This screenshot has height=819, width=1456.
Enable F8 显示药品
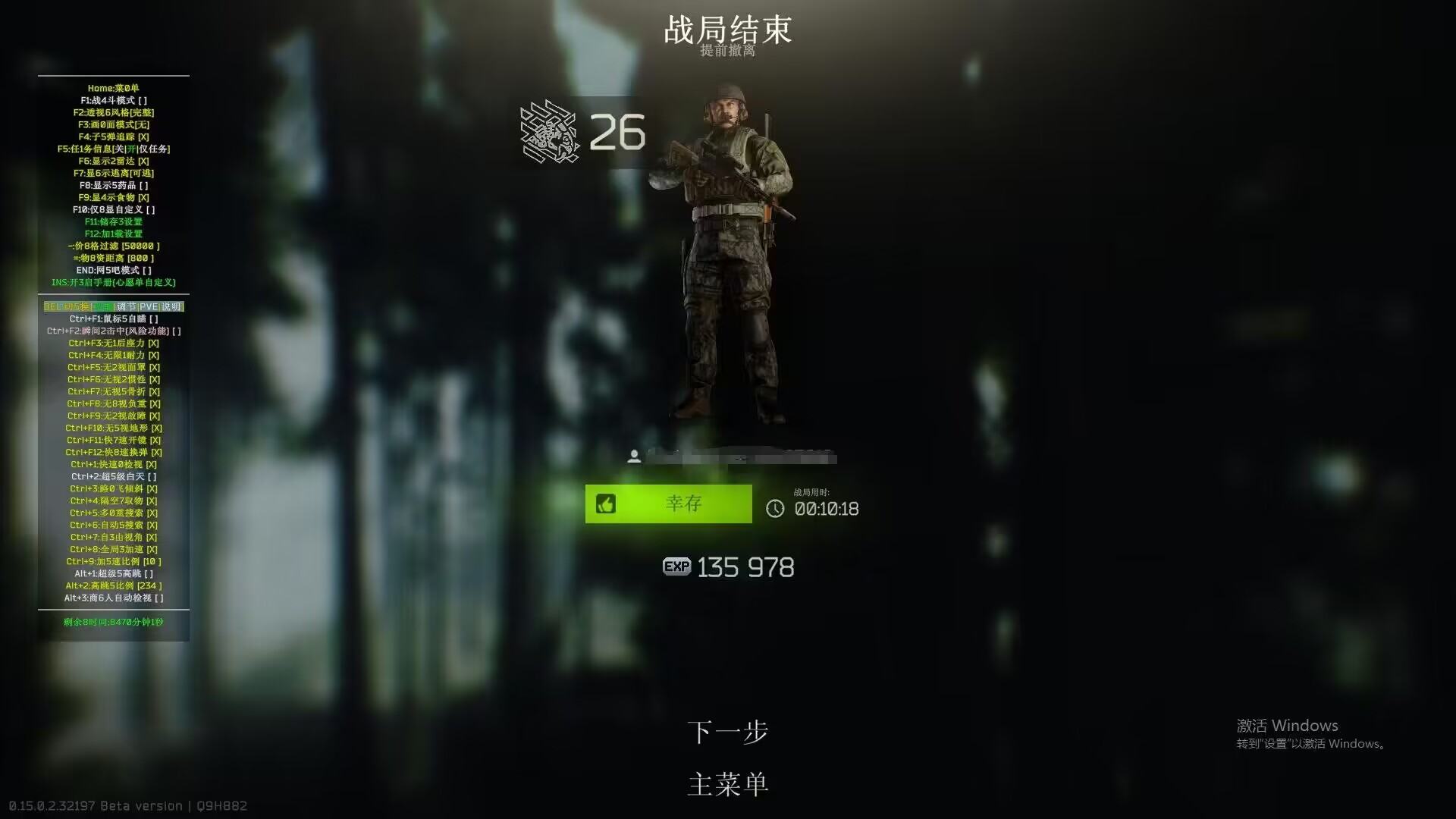(113, 185)
